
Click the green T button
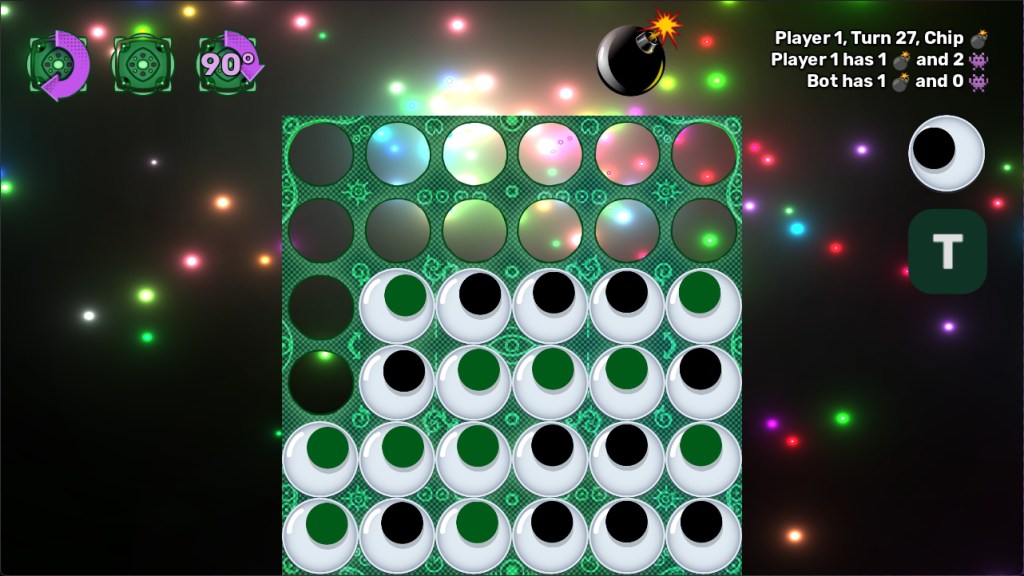[x=947, y=251]
